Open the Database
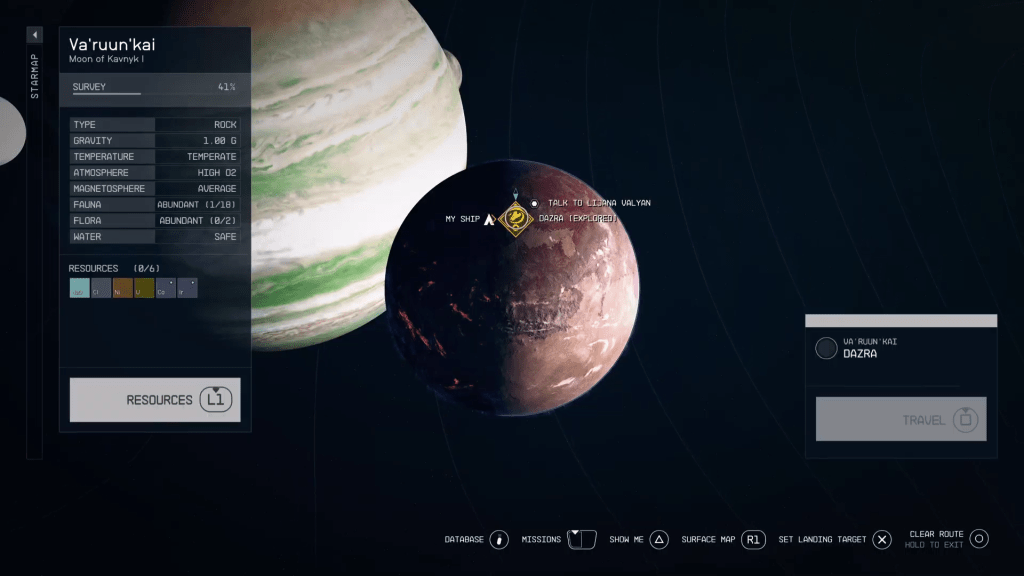Screen dimensions: 1024x576 pyautogui.click(x=499, y=539)
